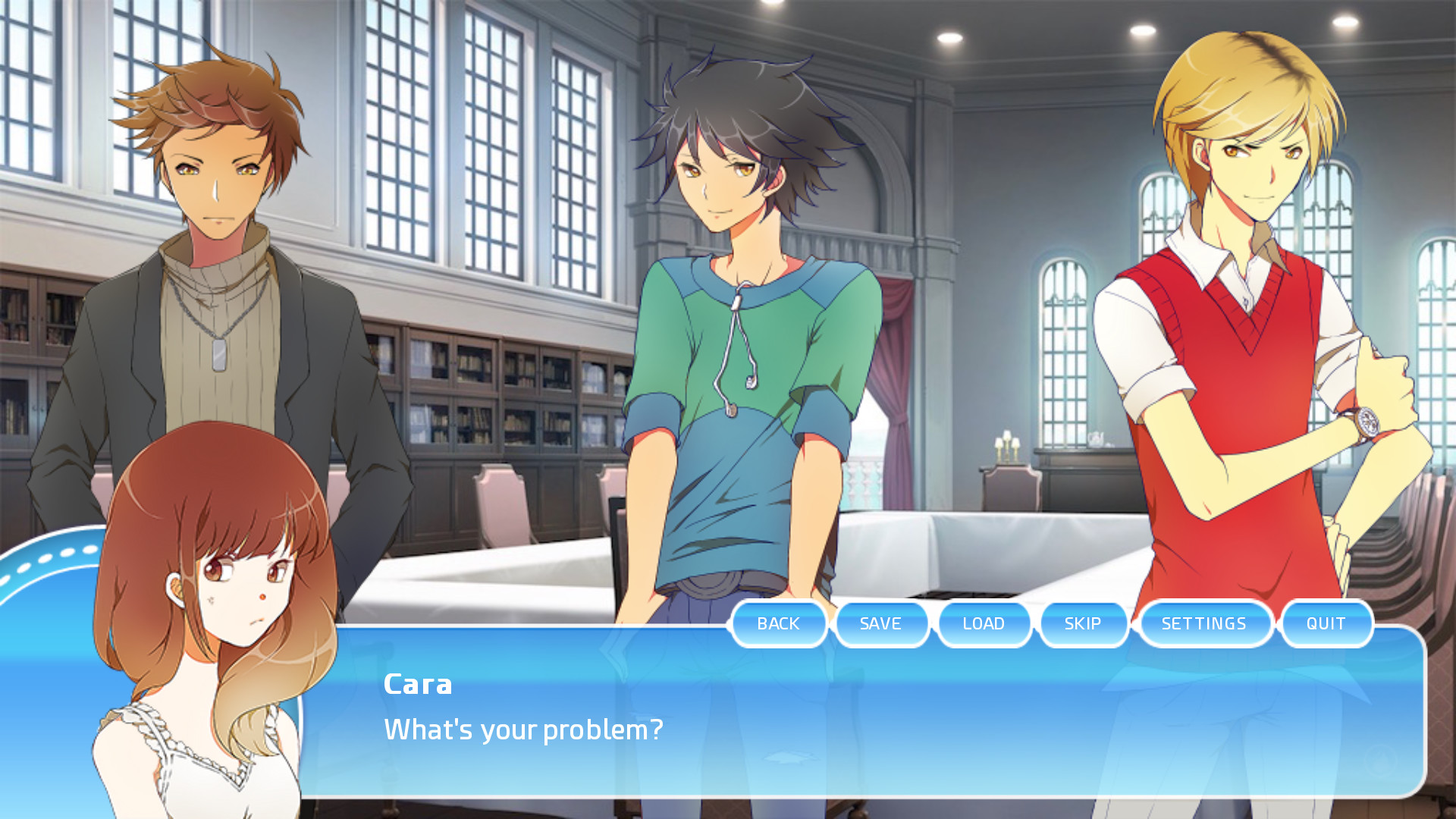Image resolution: width=1456 pixels, height=819 pixels.
Task: Go back with the BACK button
Action: [x=779, y=623]
